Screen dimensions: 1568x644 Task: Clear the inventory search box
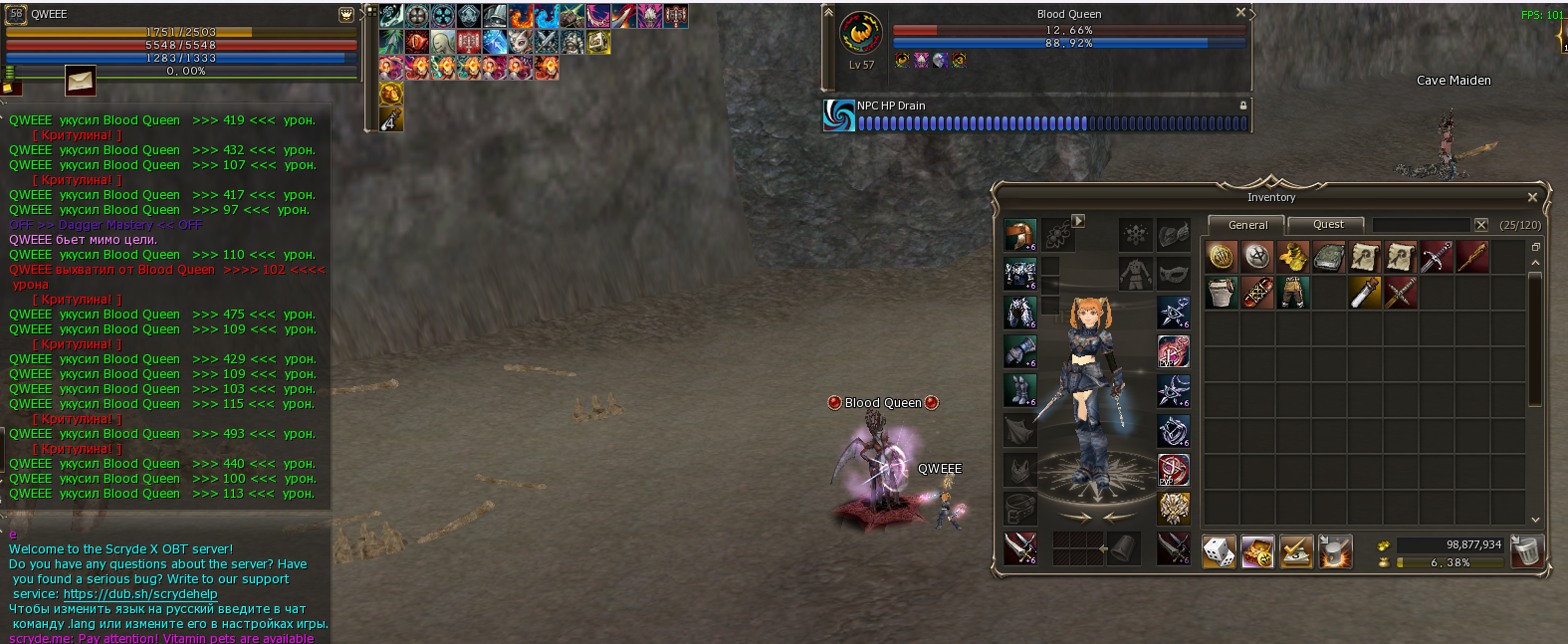(x=1481, y=225)
